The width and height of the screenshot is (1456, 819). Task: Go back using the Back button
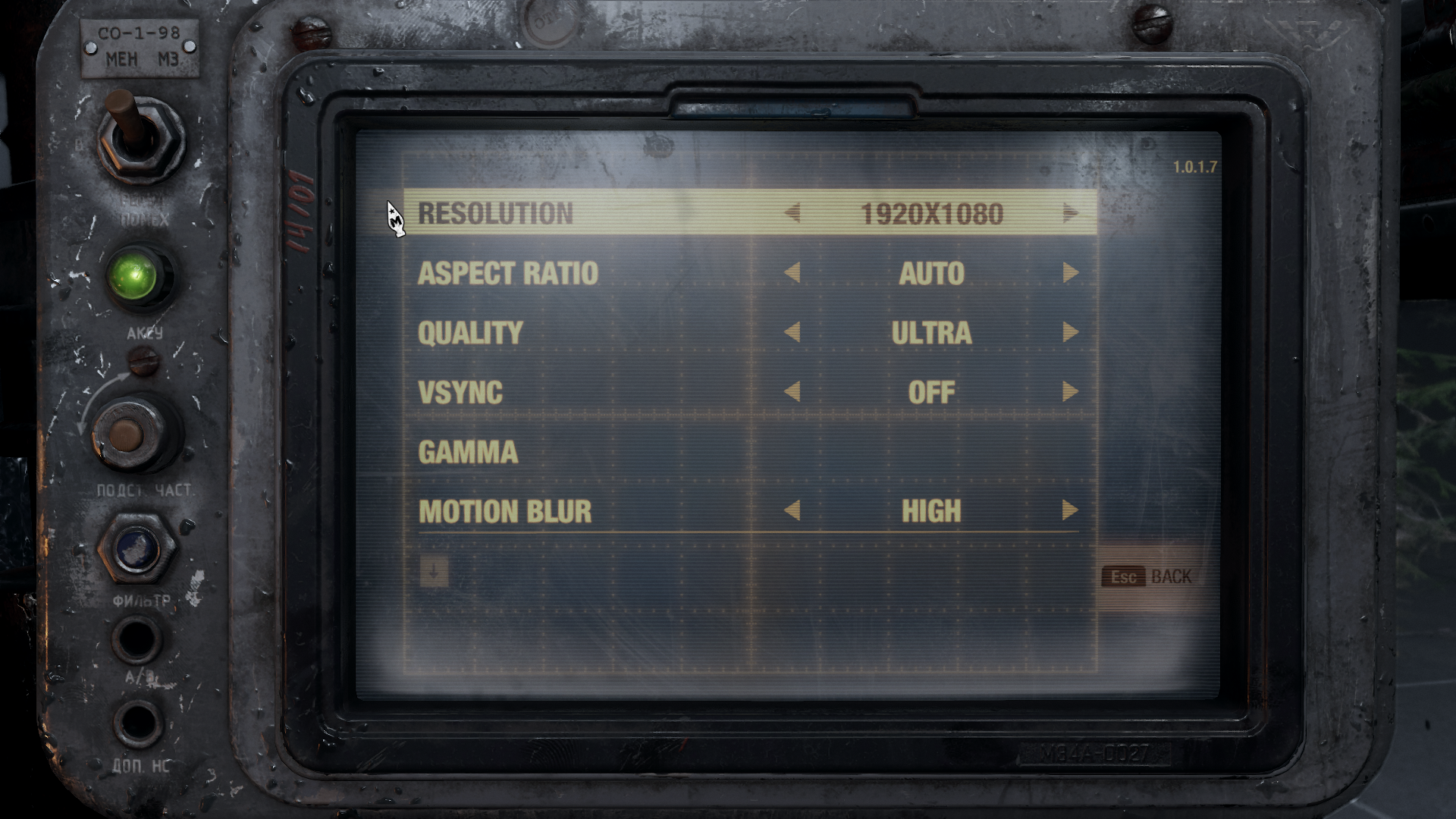1147,577
